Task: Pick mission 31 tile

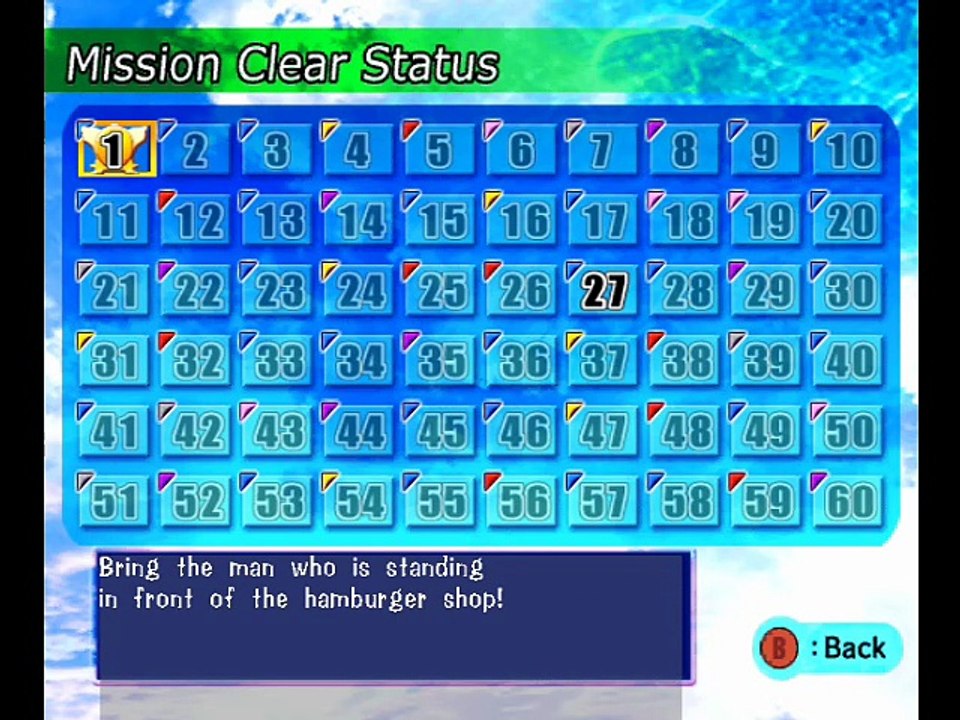Action: click(x=115, y=361)
